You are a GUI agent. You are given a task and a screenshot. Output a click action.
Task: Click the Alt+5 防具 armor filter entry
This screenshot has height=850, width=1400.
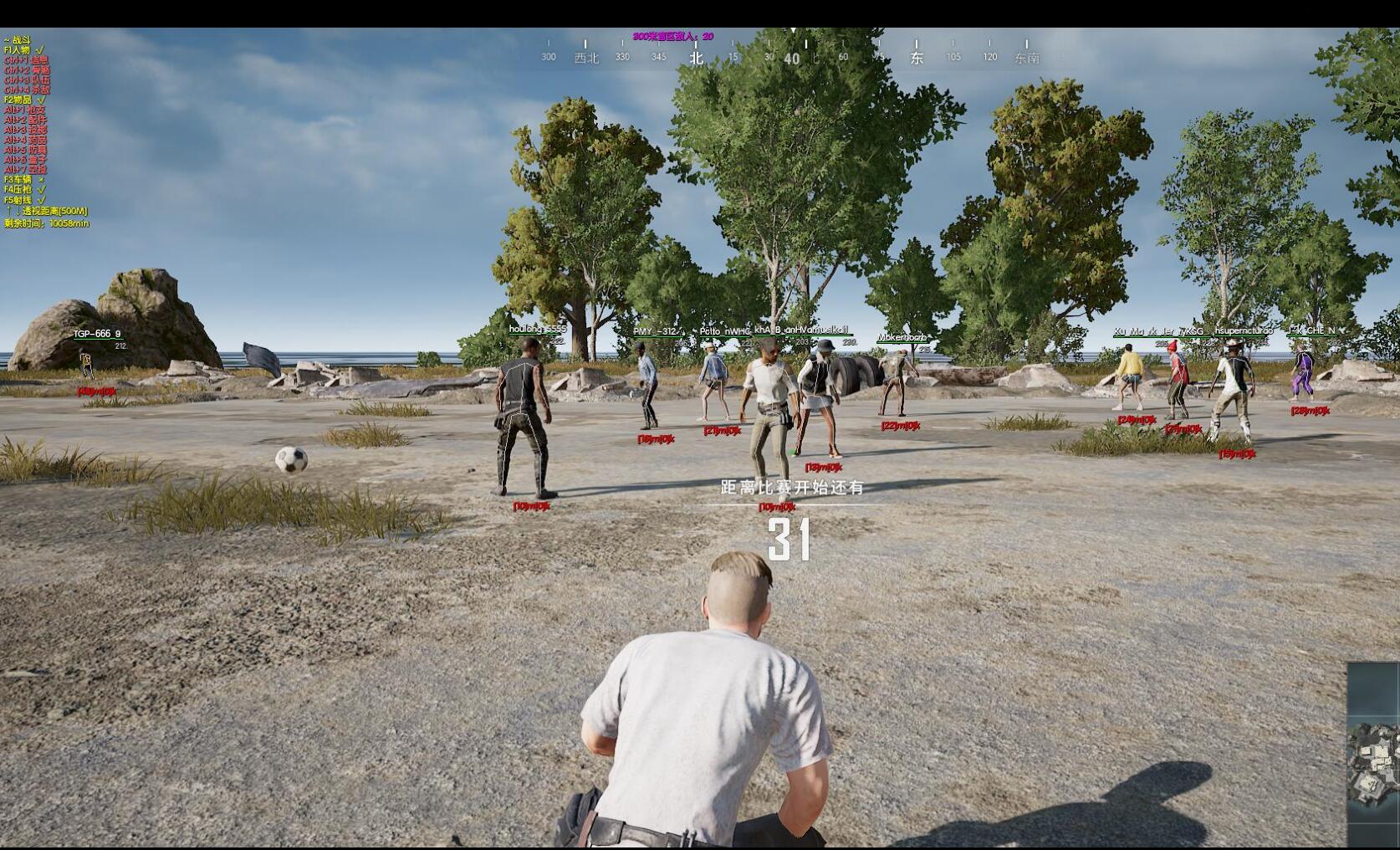(x=25, y=151)
